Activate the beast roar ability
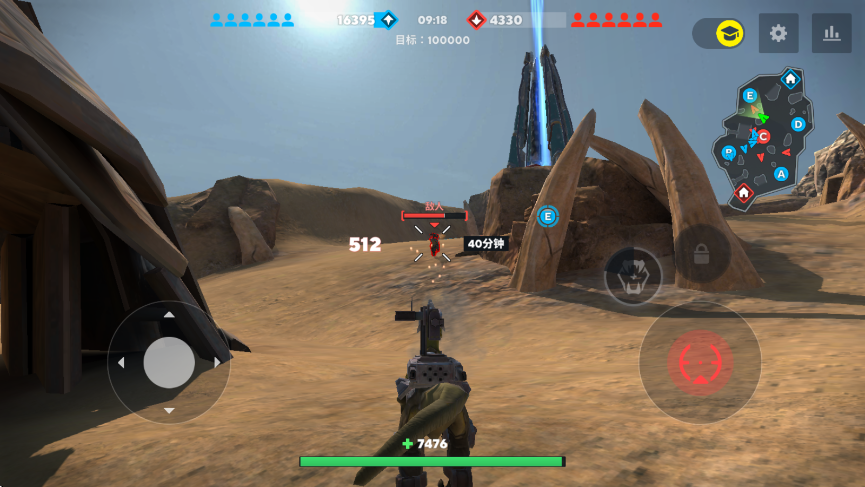 click(633, 276)
